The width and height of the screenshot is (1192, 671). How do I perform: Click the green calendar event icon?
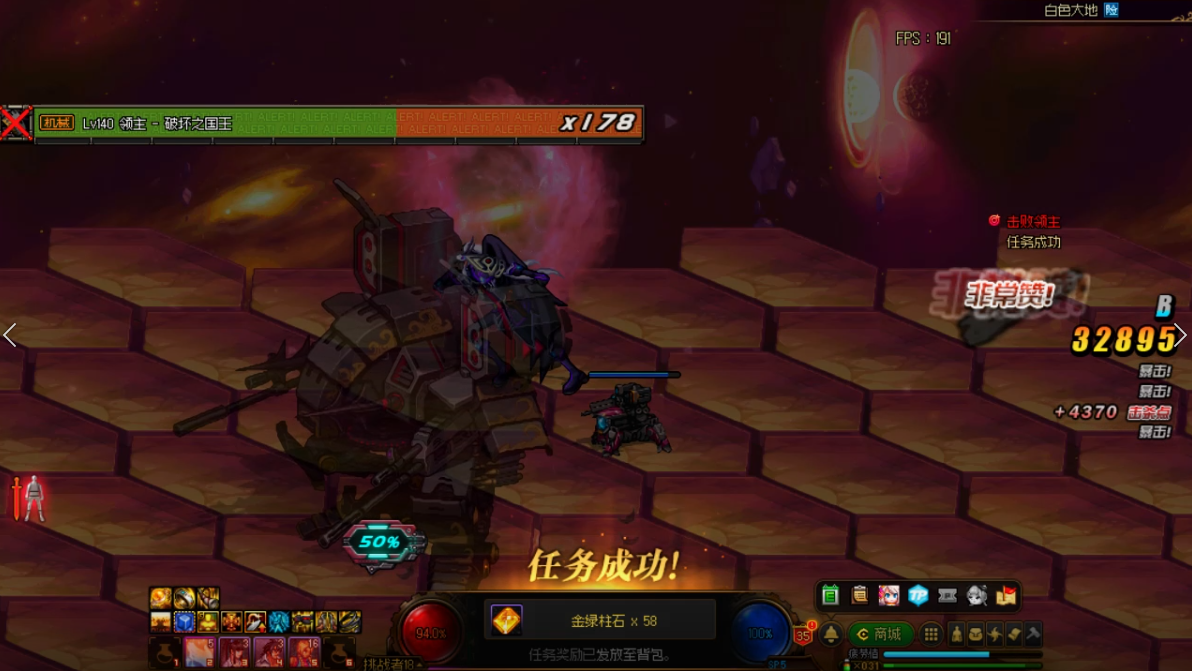(x=830, y=596)
